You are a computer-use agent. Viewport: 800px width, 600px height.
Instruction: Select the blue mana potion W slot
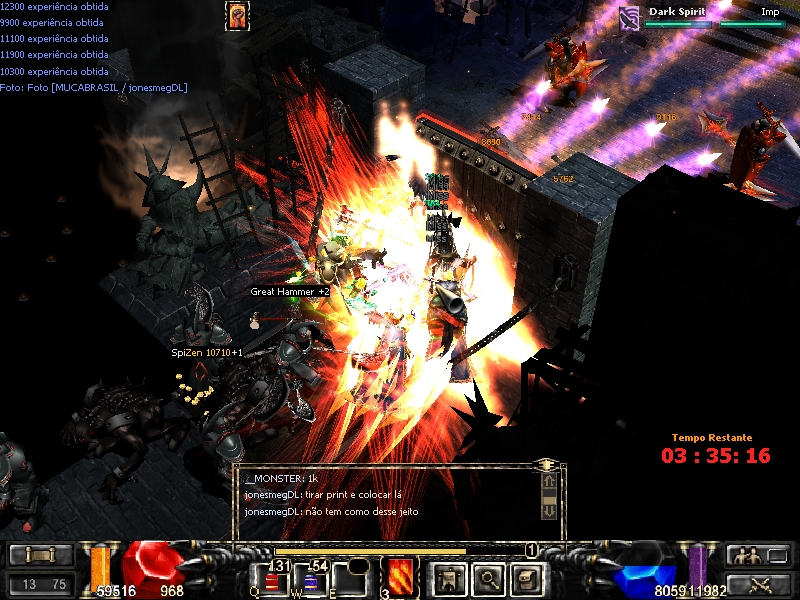315,580
